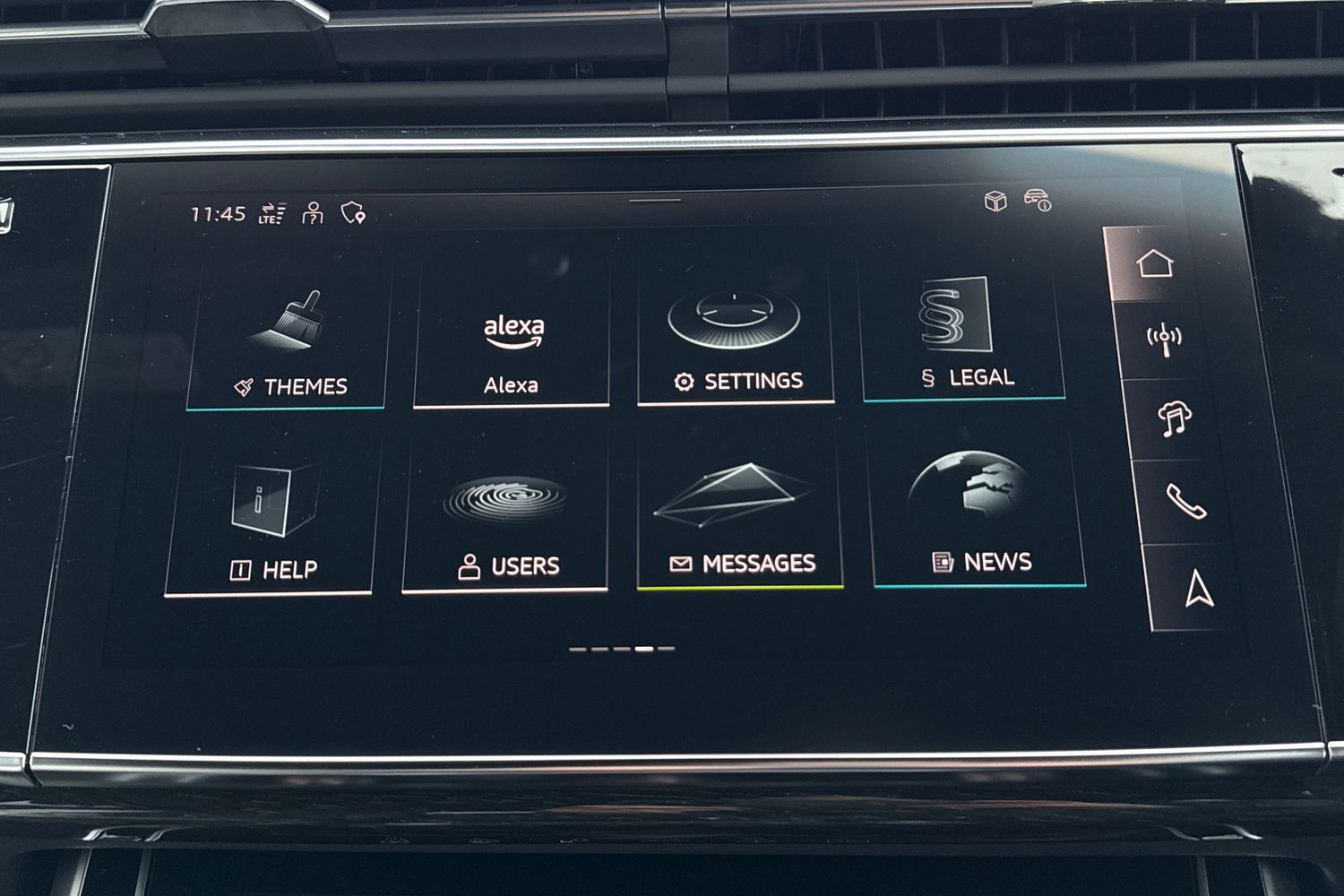1344x896 pixels.
Task: Tap the user profile status icon
Action: [x=313, y=213]
